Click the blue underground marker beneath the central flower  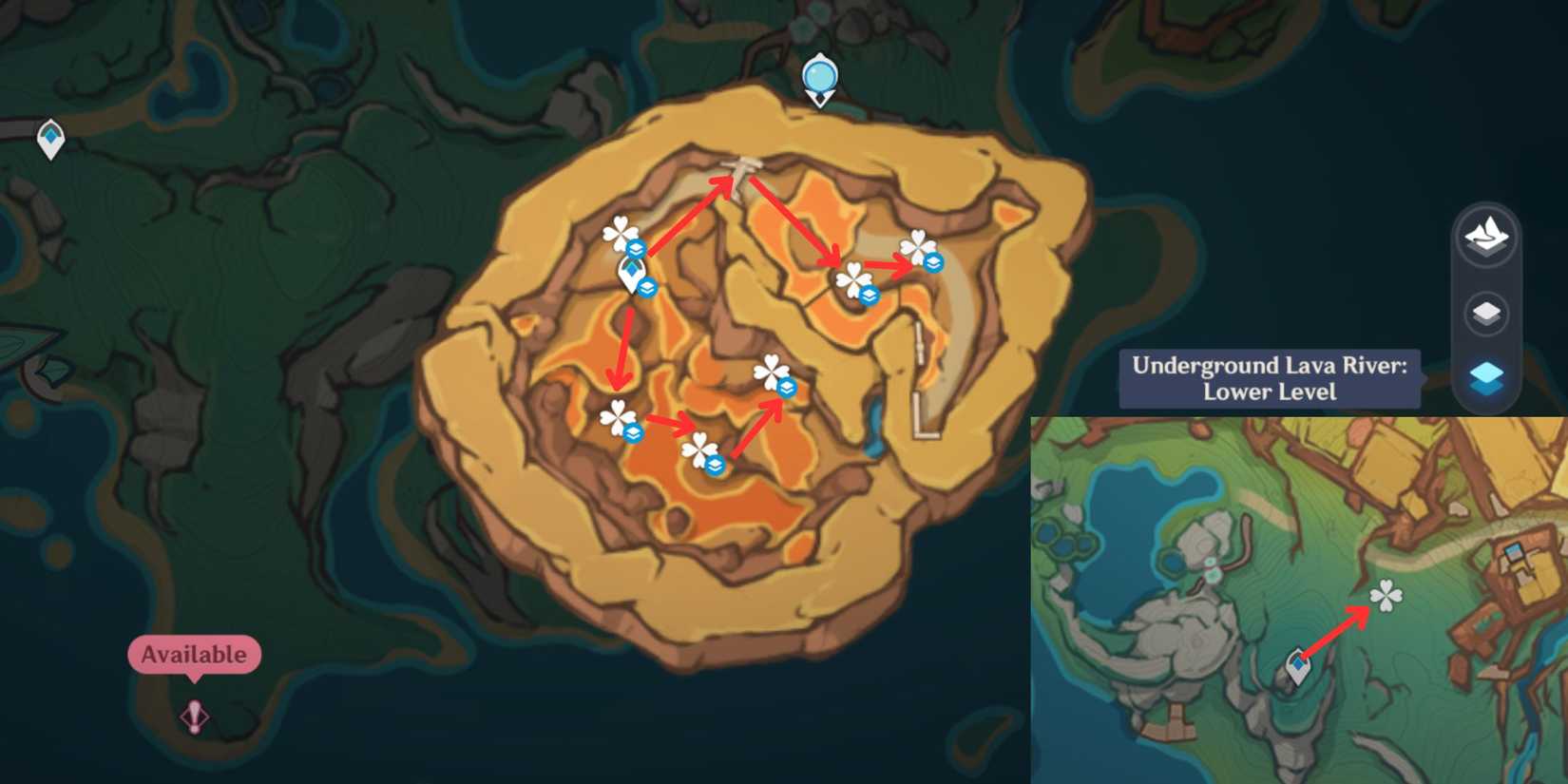786,388
